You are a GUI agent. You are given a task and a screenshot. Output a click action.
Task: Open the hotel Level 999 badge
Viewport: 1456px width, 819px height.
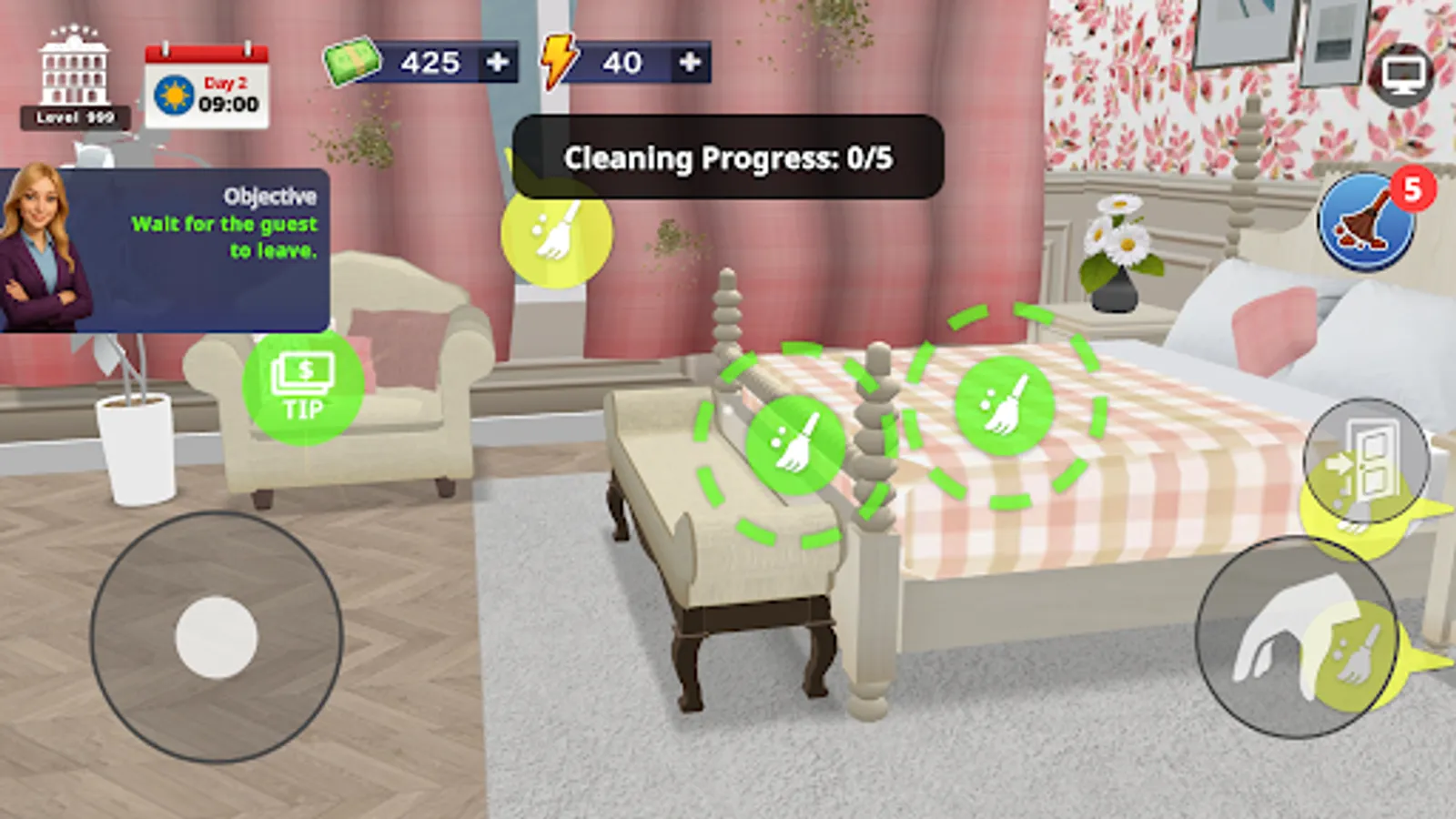pos(73,73)
